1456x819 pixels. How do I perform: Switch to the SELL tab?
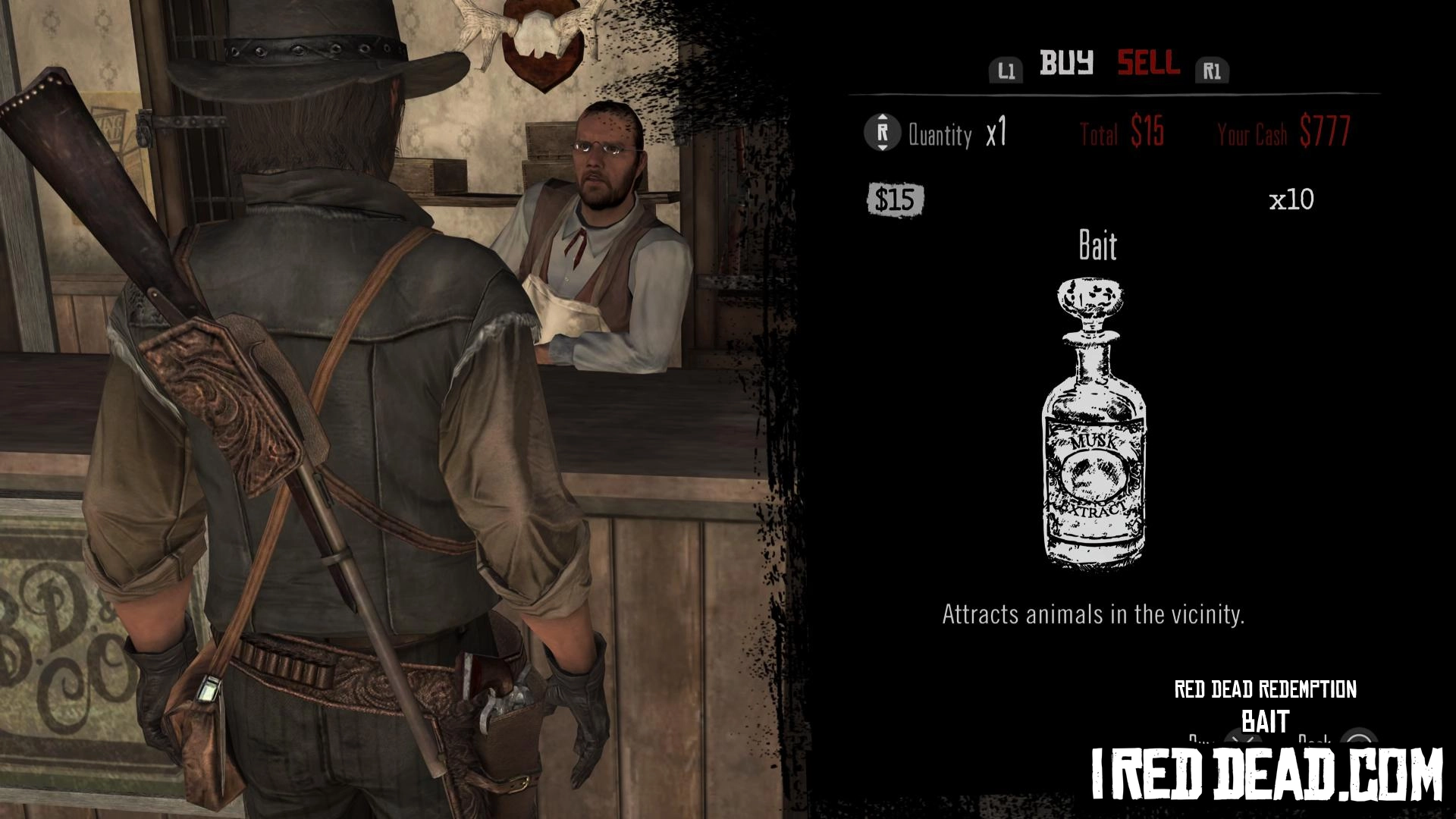1148,64
